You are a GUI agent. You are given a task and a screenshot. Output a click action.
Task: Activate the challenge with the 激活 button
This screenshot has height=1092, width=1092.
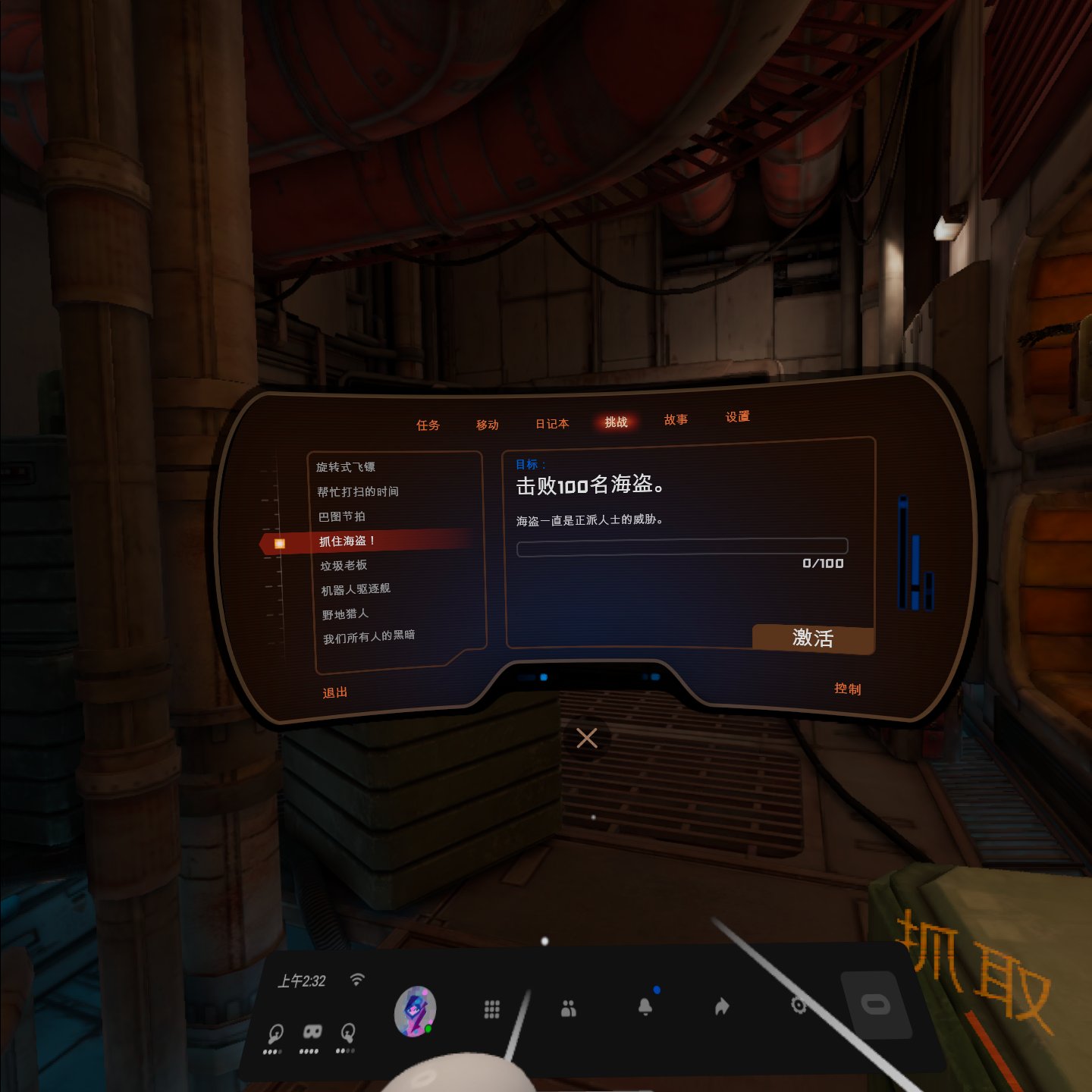pyautogui.click(x=813, y=639)
